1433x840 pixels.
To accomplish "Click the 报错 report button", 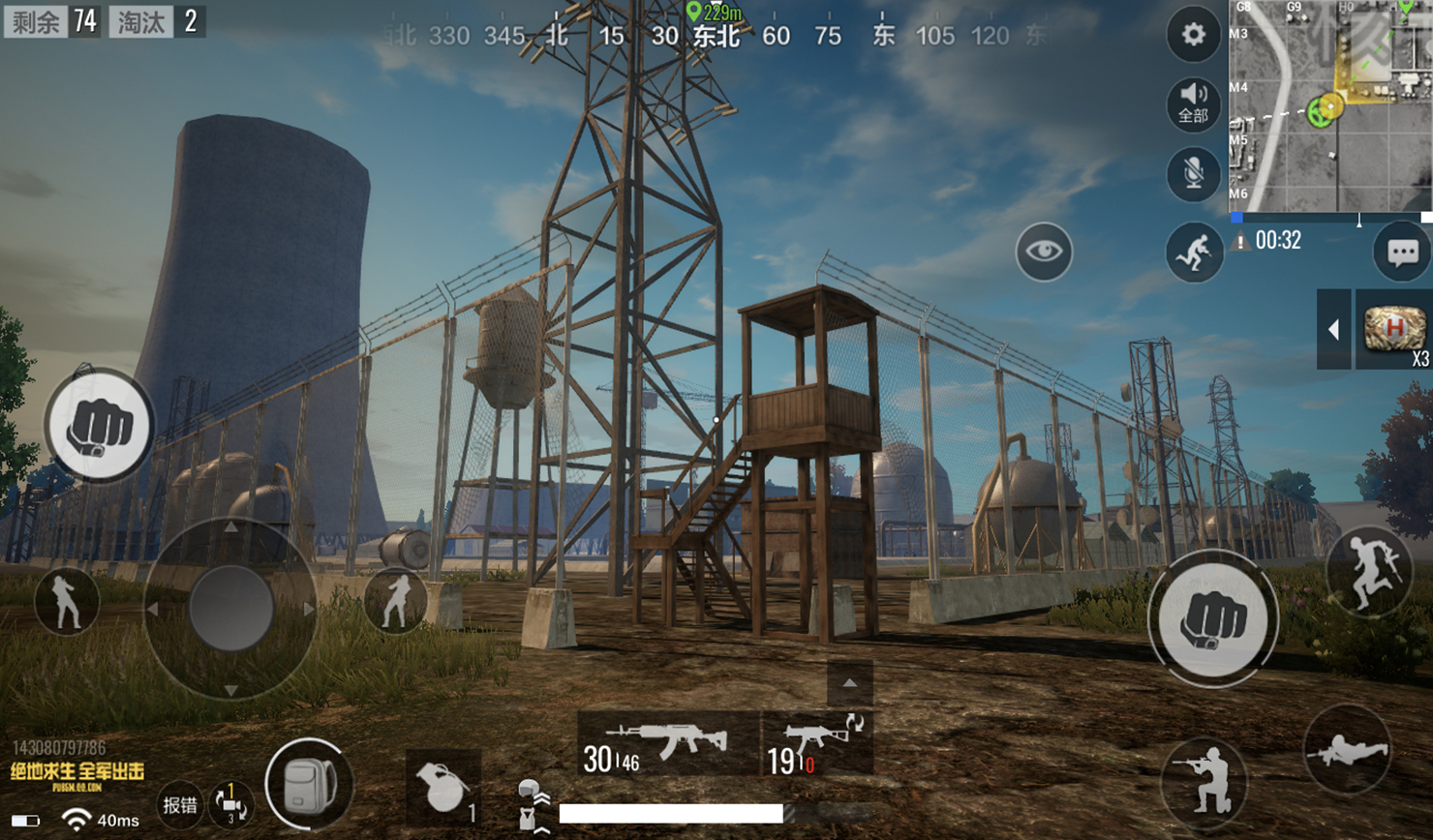I will (x=180, y=804).
